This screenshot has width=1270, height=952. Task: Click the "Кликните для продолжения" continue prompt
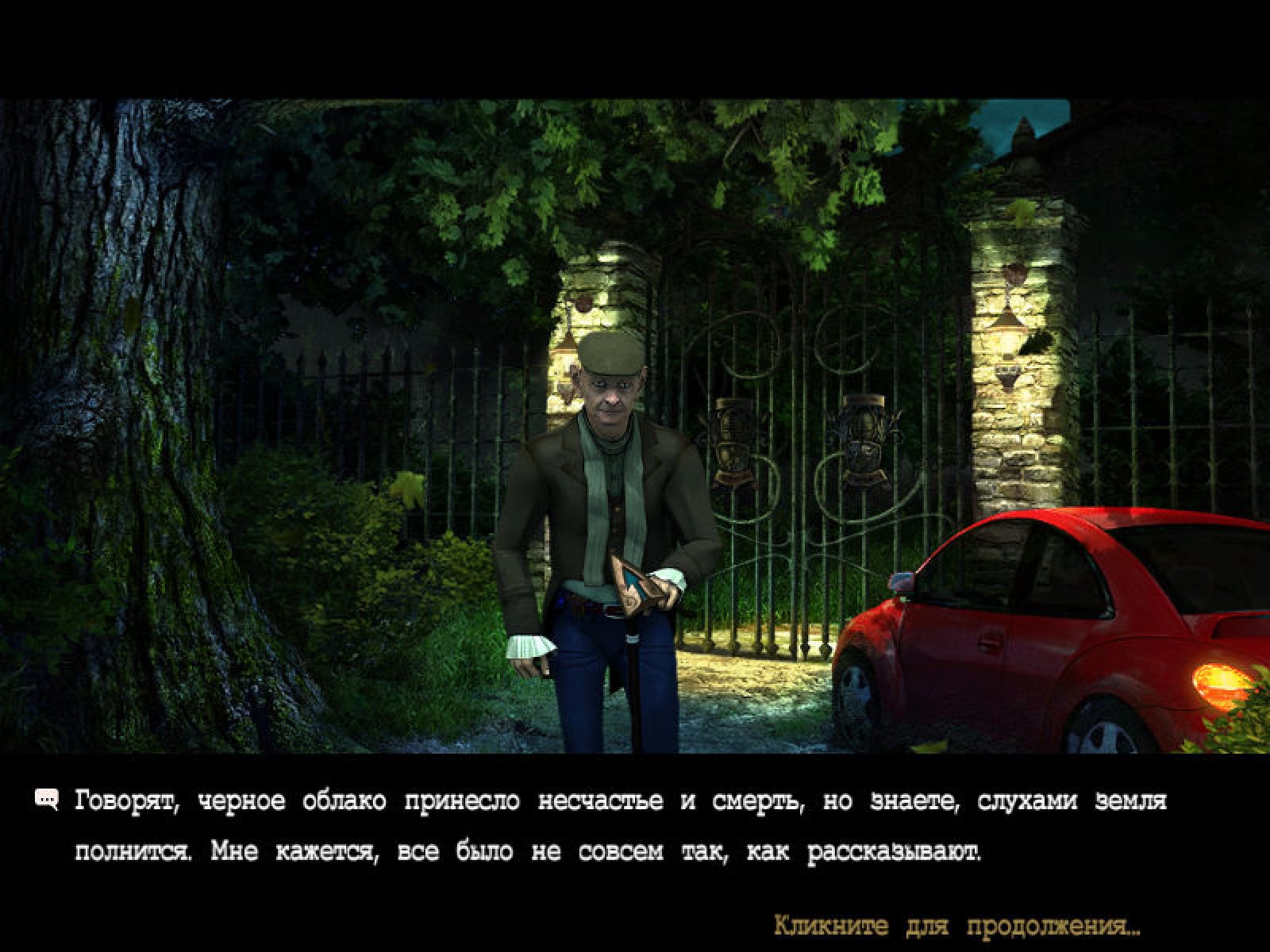[956, 925]
